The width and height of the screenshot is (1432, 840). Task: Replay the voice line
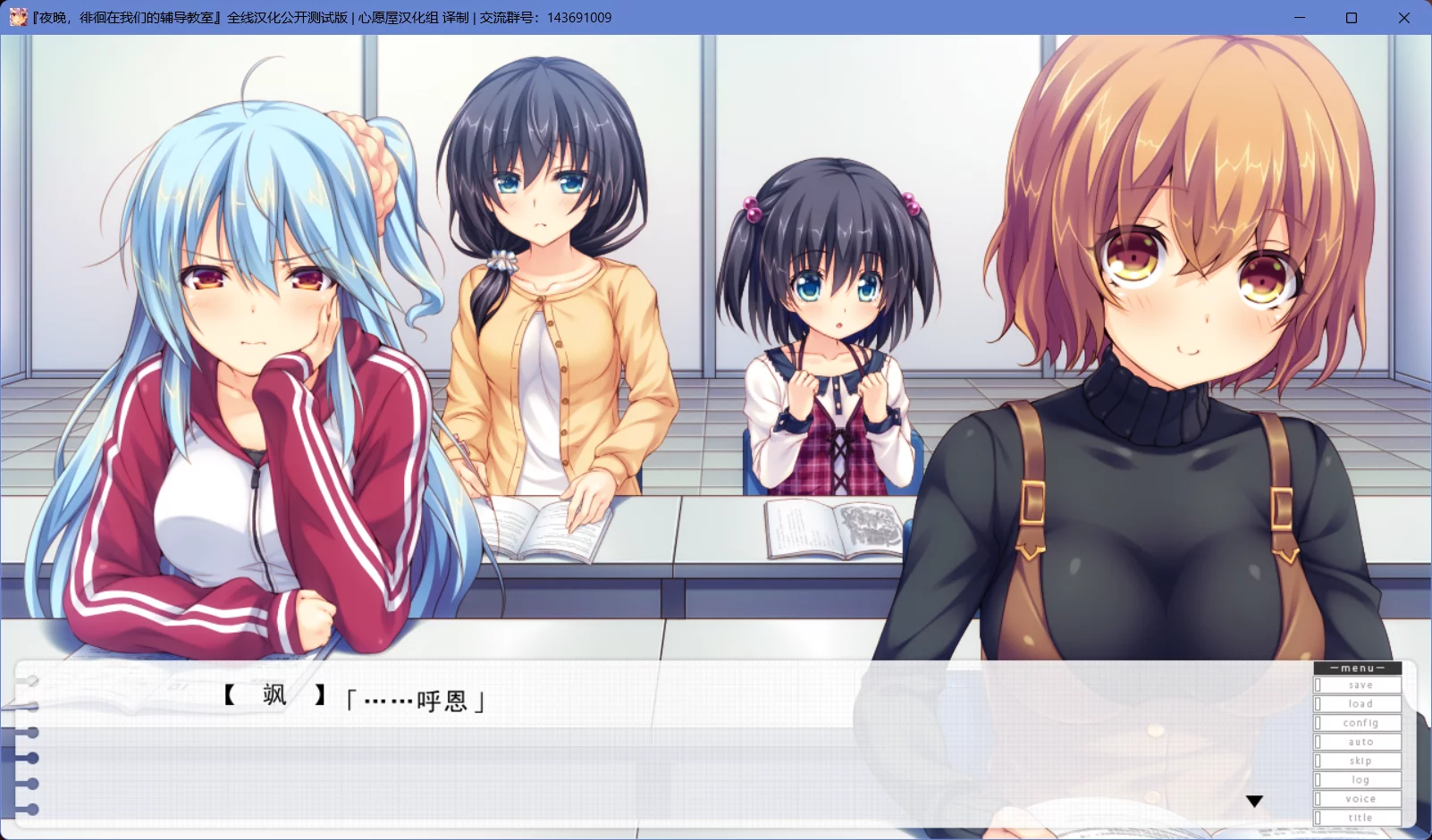tap(1359, 799)
